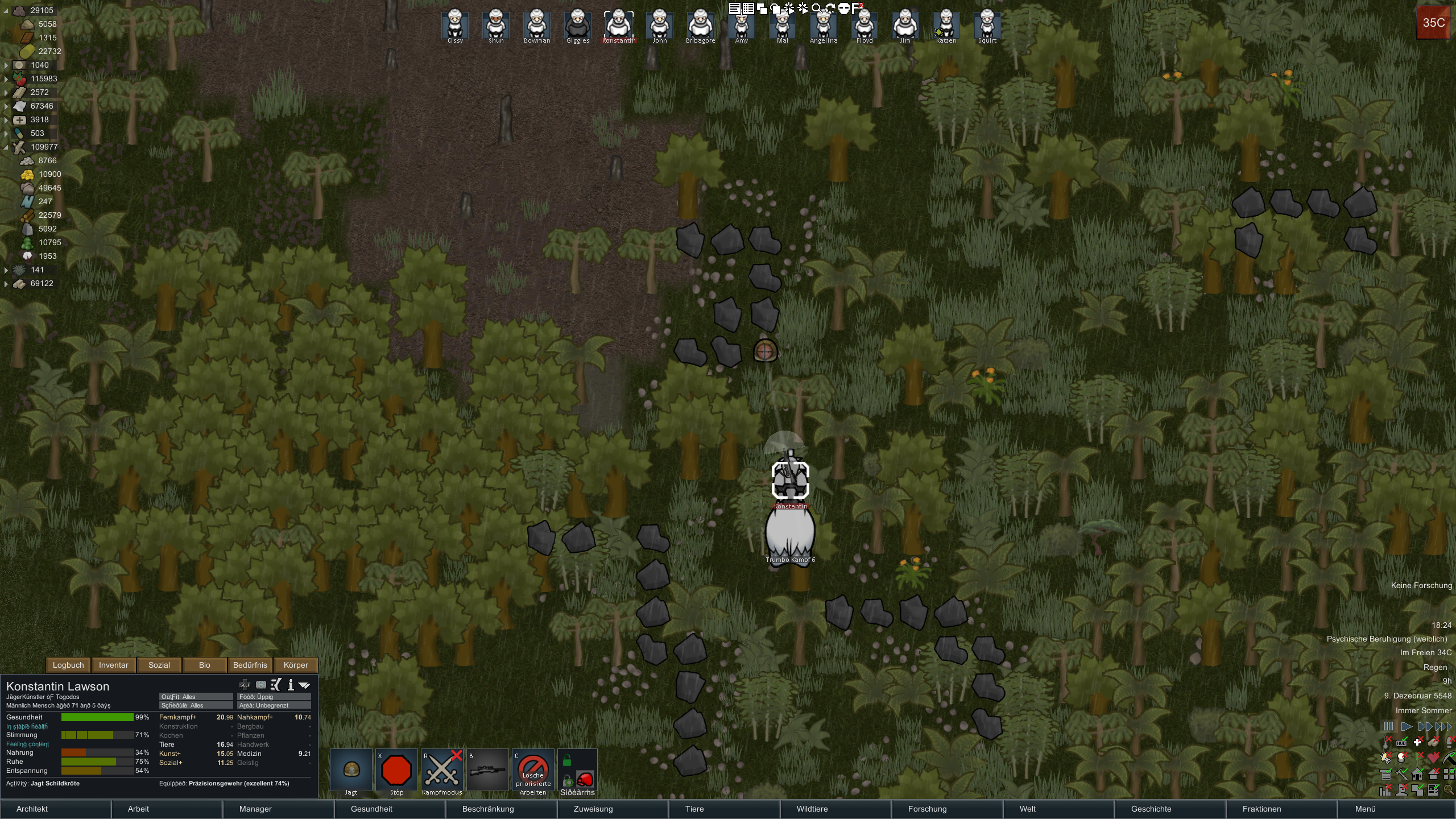Screen dimensions: 1456x819
Task: Show the Bedürfnis needs tab
Action: click(x=250, y=665)
